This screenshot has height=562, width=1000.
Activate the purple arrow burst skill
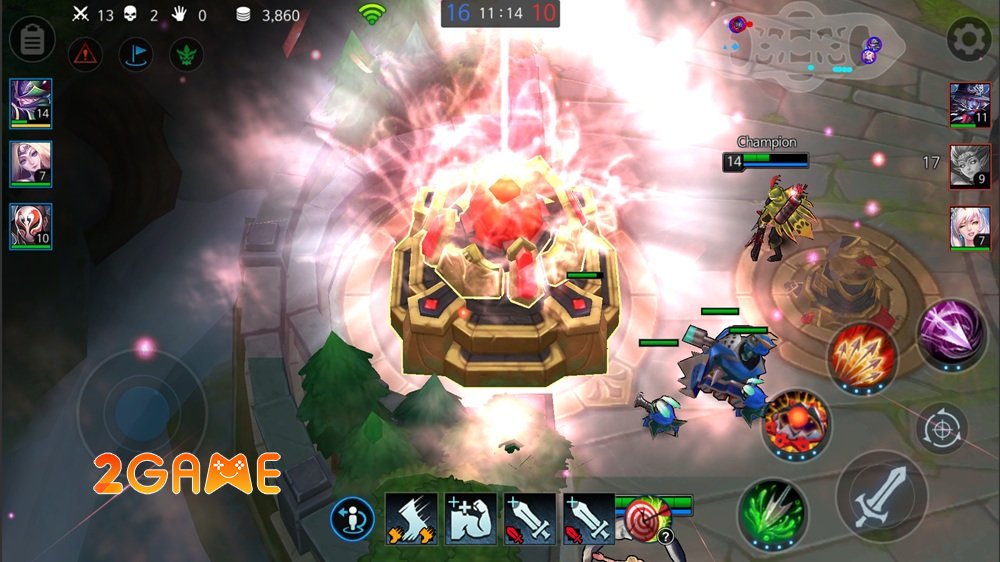click(x=952, y=333)
